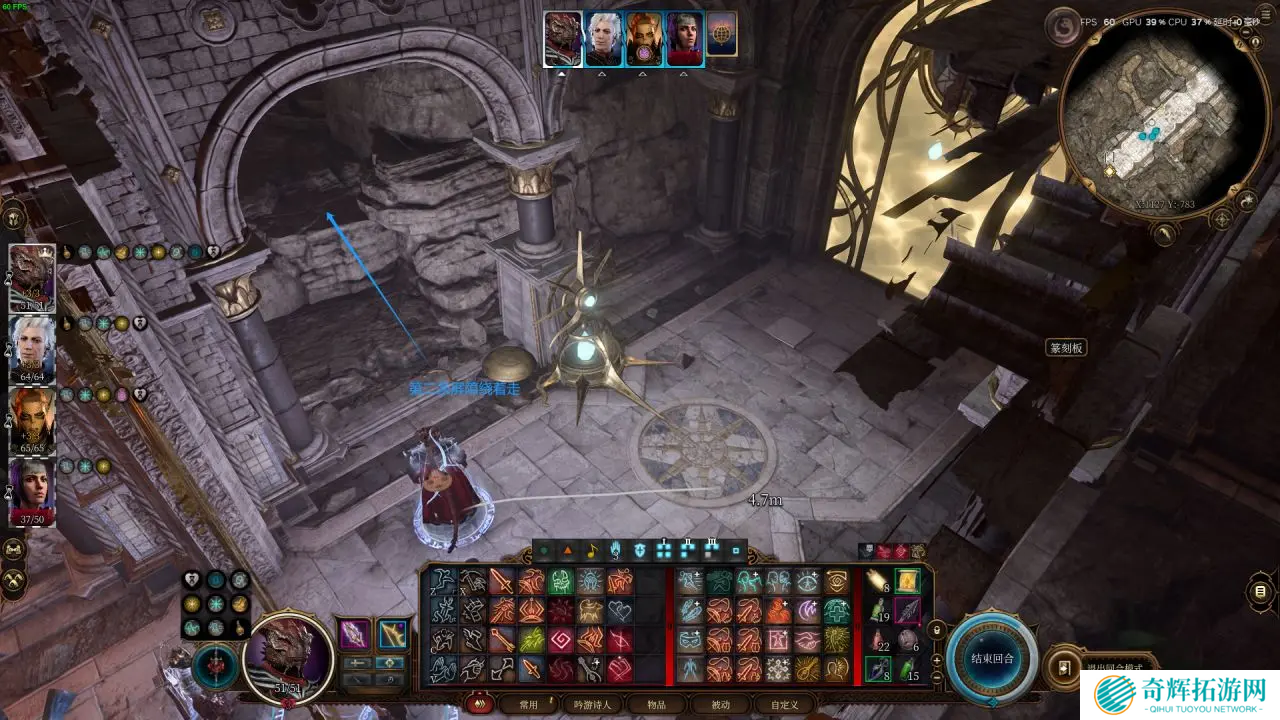The width and height of the screenshot is (1280, 720).
Task: Show the 被动 passives hotbar tab
Action: [720, 704]
